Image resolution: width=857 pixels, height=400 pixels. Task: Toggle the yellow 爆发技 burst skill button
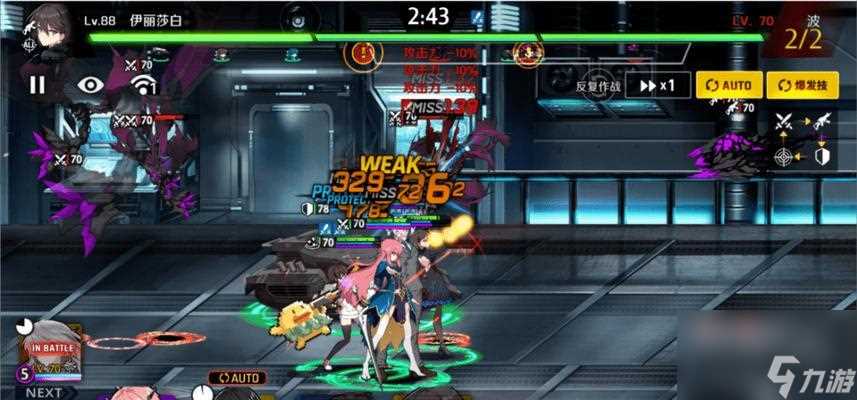tap(802, 86)
